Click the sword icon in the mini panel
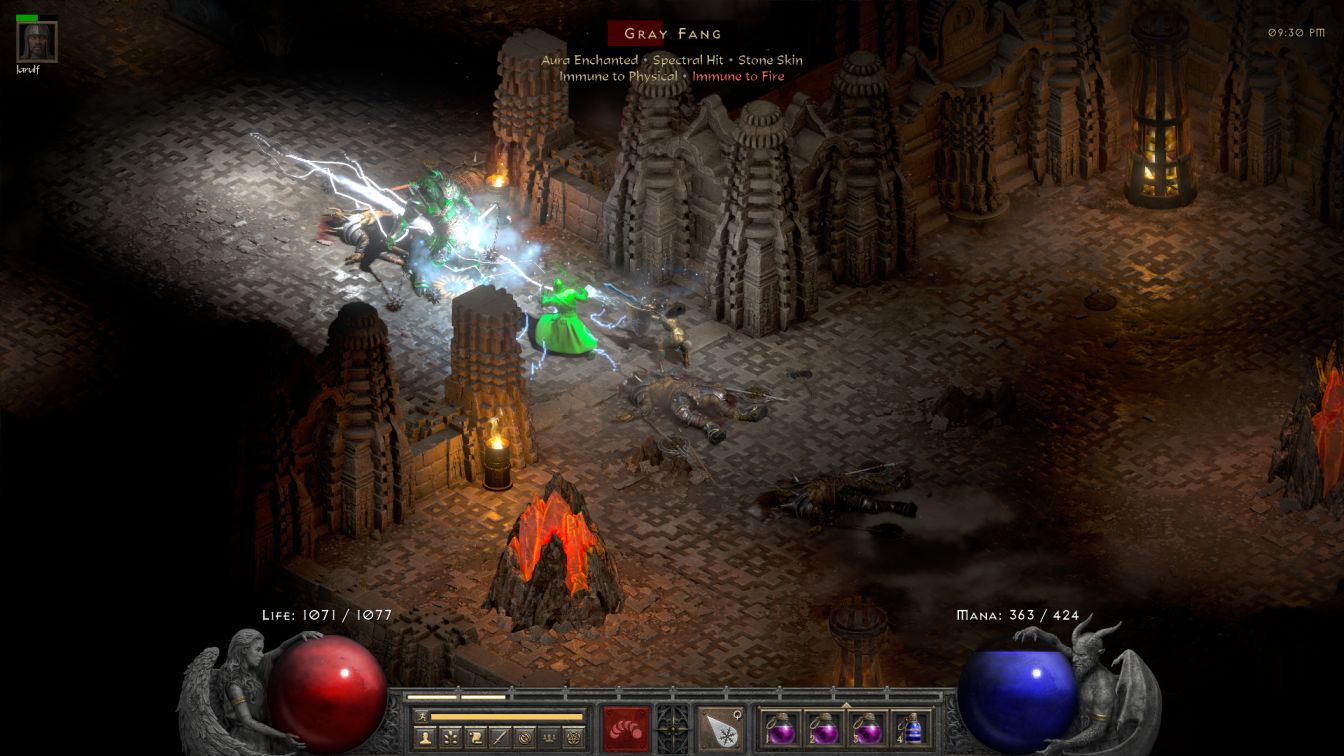 point(499,738)
